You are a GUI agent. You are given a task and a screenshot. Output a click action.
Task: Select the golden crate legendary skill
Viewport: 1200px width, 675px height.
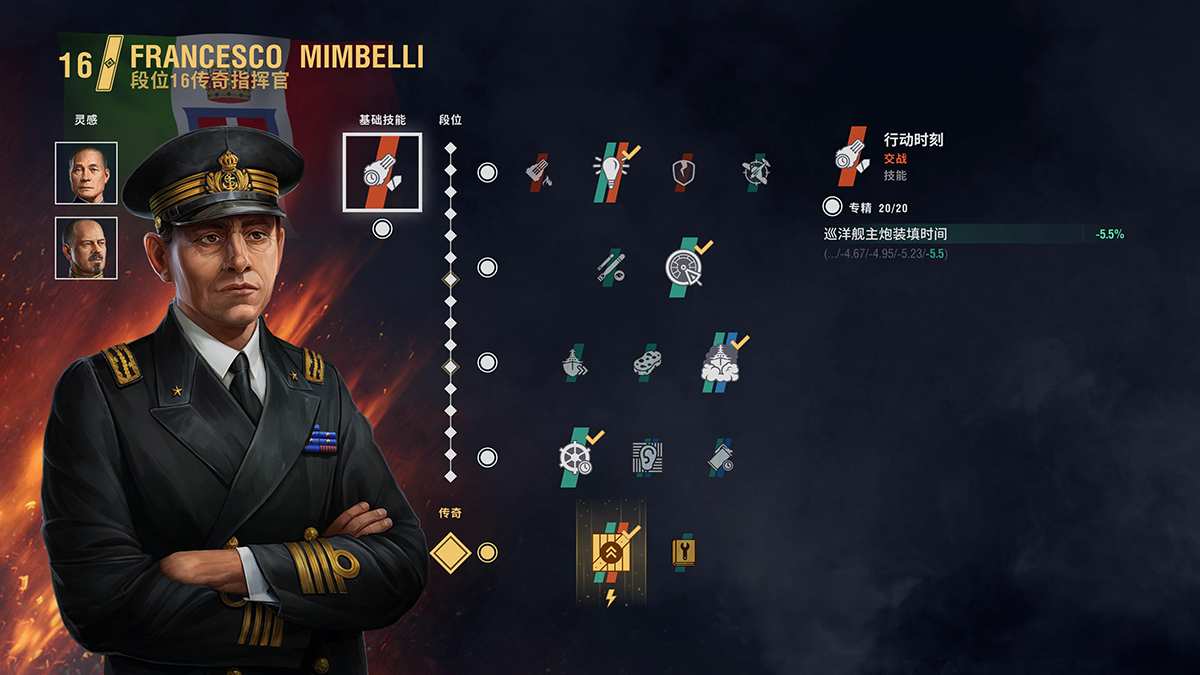tap(611, 552)
